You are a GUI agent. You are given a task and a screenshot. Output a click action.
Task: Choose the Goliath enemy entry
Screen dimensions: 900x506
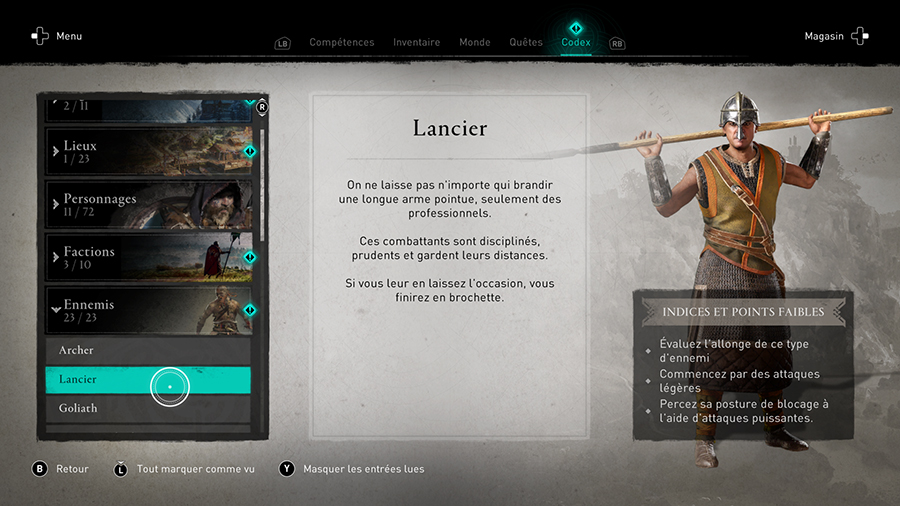pos(148,408)
